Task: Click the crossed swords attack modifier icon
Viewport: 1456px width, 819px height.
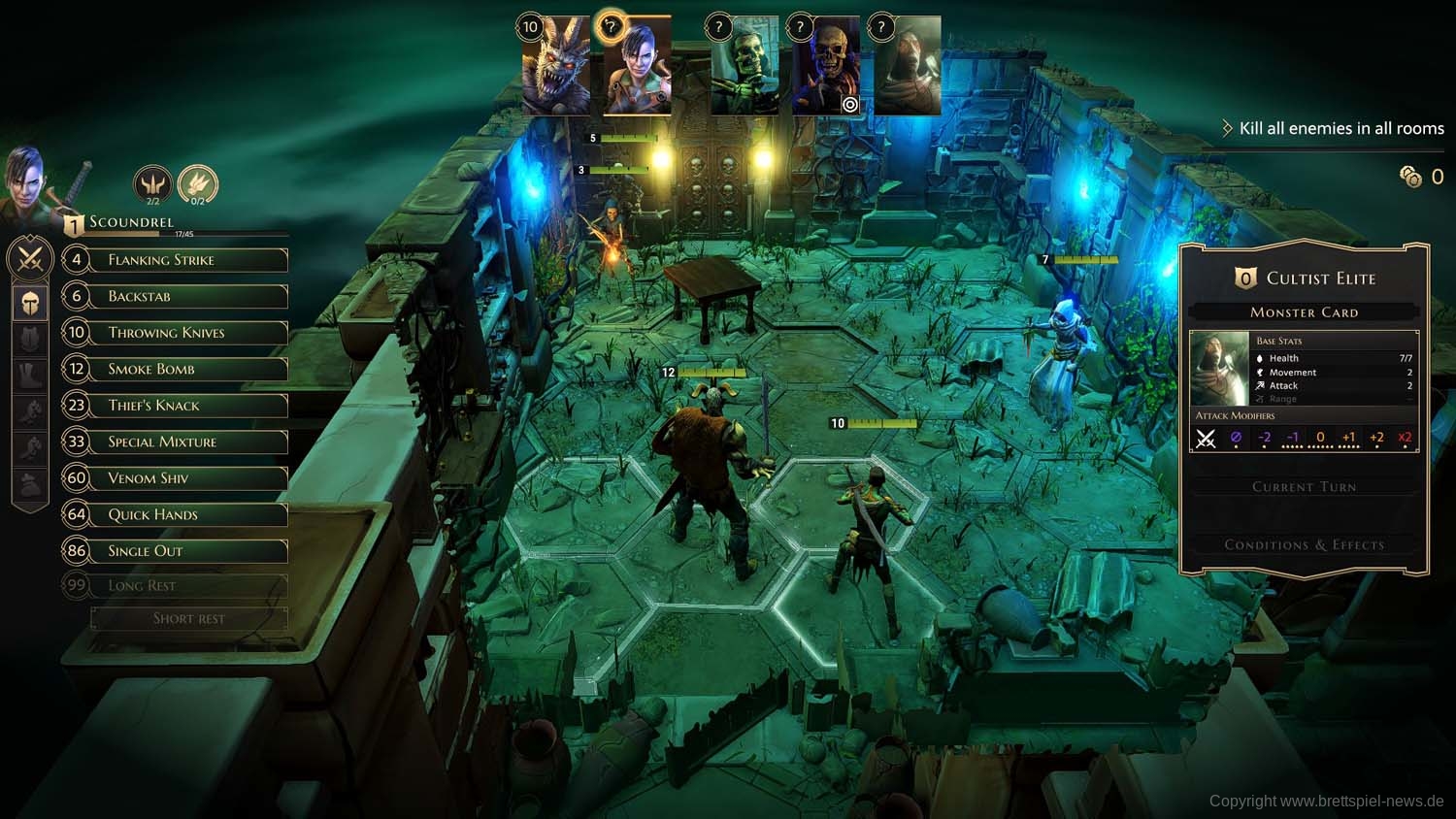Action: (x=1206, y=439)
